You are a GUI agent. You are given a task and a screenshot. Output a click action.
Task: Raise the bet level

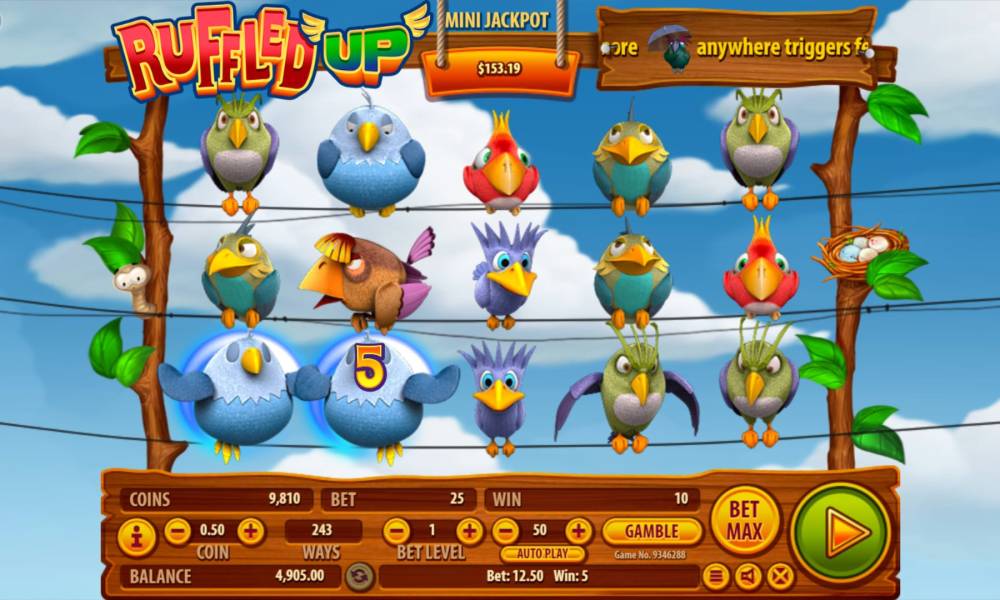click(469, 531)
